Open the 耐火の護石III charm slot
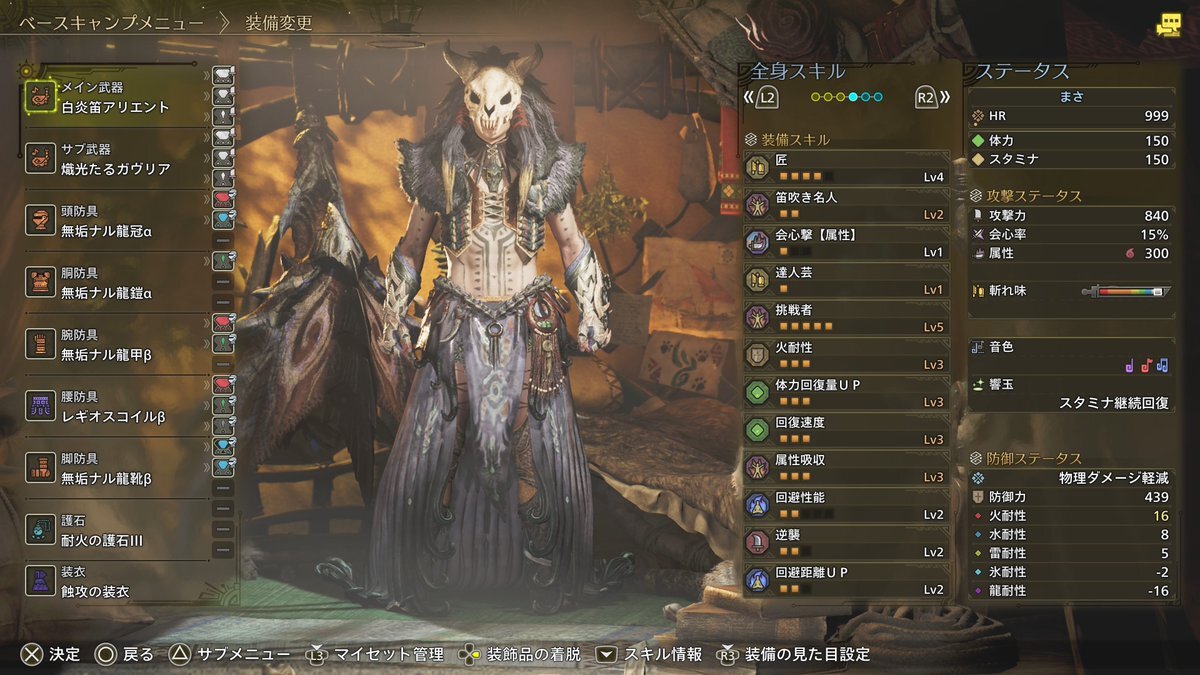 (x=115, y=531)
